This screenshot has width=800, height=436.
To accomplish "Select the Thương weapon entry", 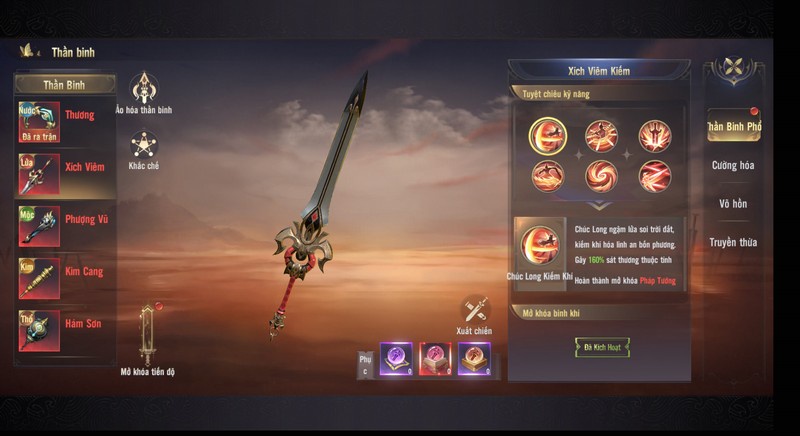I will click(x=63, y=122).
